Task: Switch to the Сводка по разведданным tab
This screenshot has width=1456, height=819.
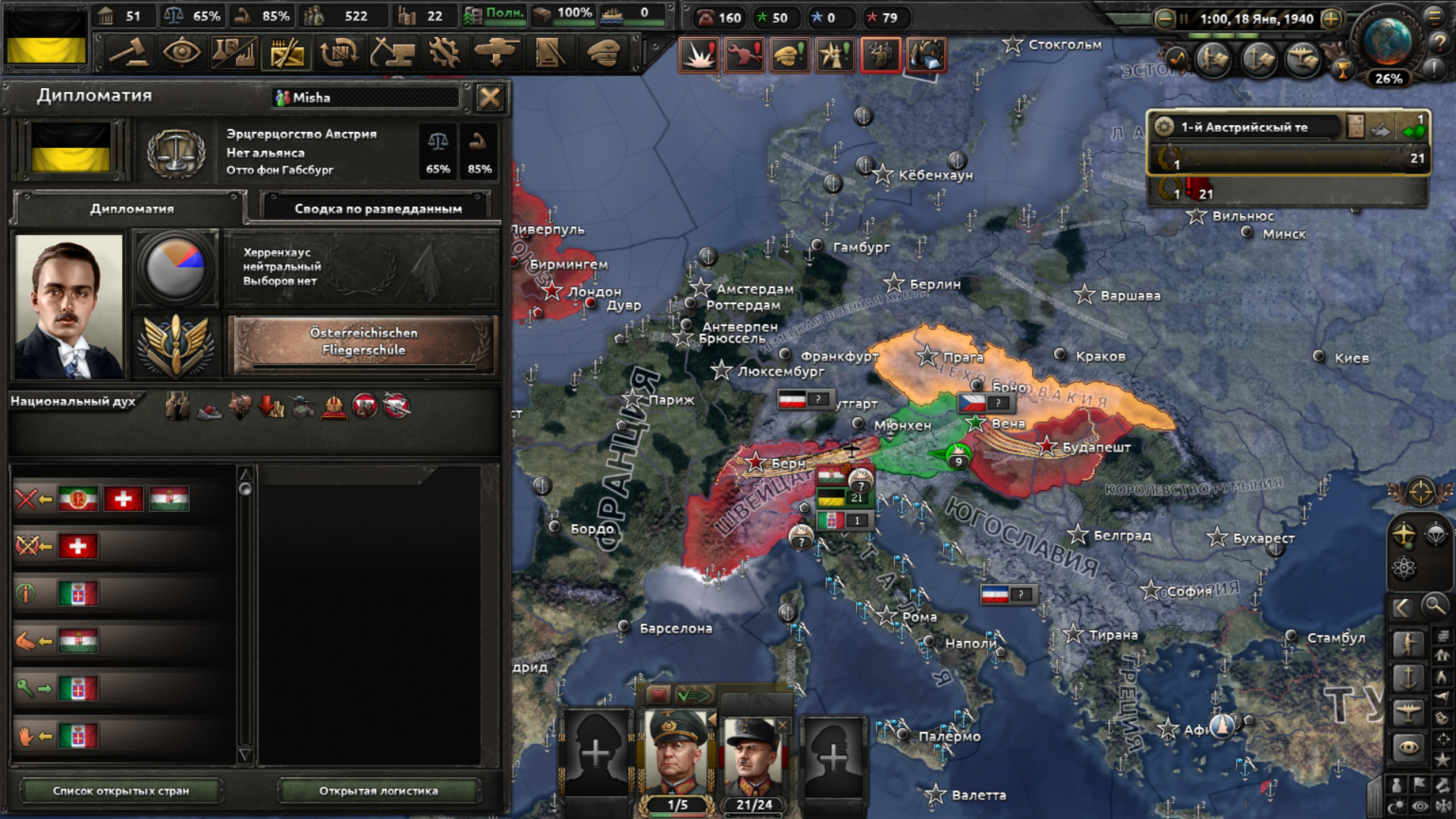Action: tap(378, 209)
